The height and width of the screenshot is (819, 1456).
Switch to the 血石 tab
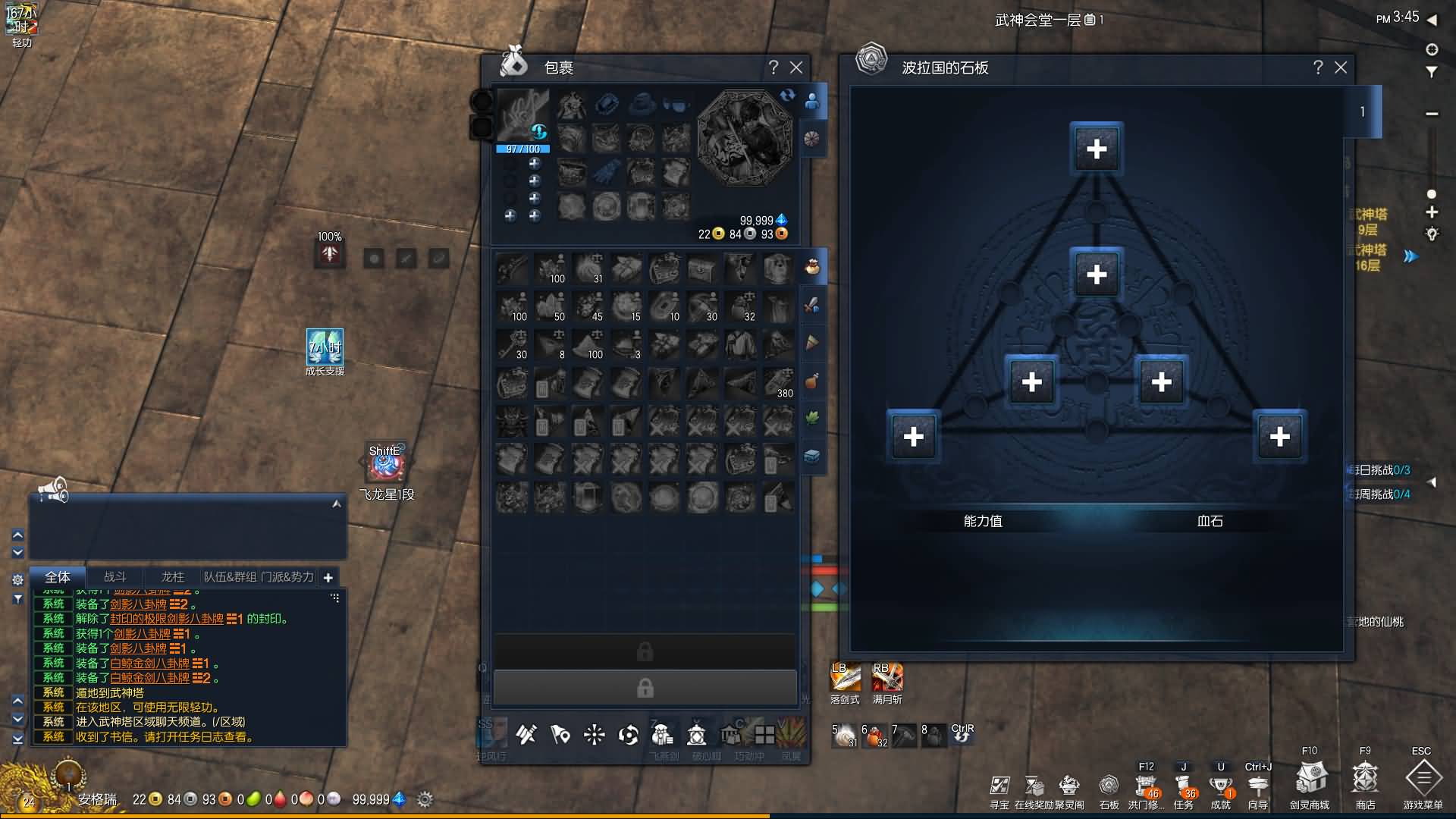point(1210,521)
